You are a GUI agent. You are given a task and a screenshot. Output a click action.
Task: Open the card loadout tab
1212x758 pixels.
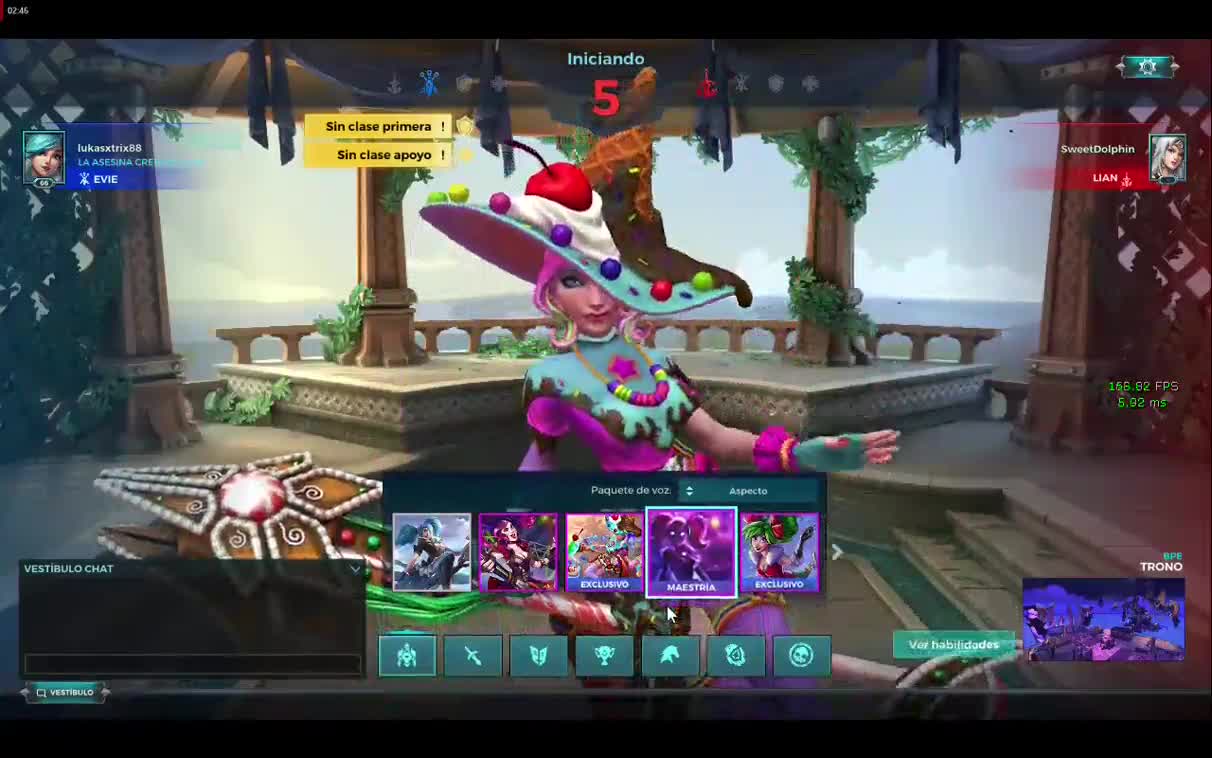tap(538, 655)
